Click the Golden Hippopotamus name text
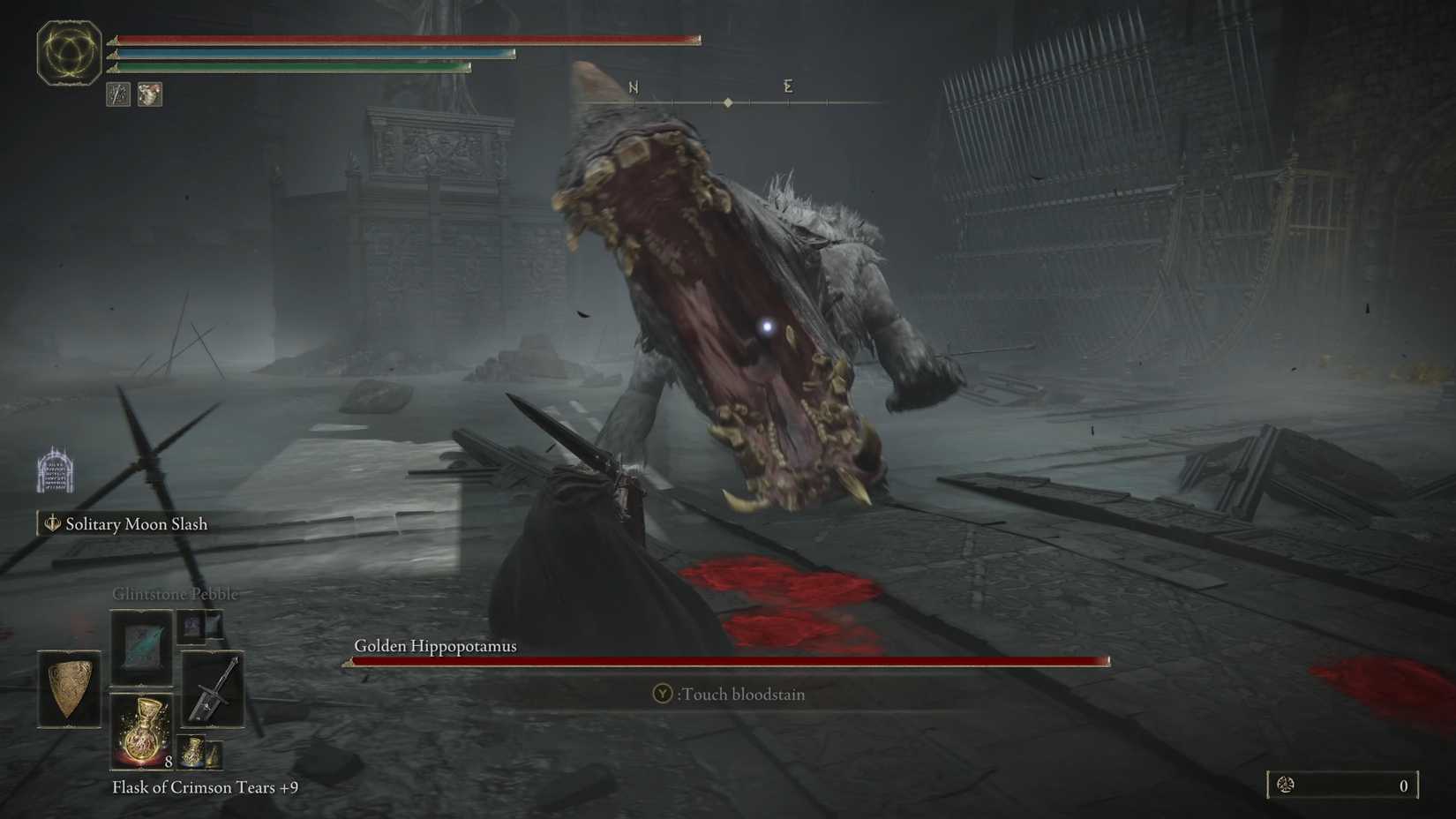The image size is (1456, 819). coord(435,645)
